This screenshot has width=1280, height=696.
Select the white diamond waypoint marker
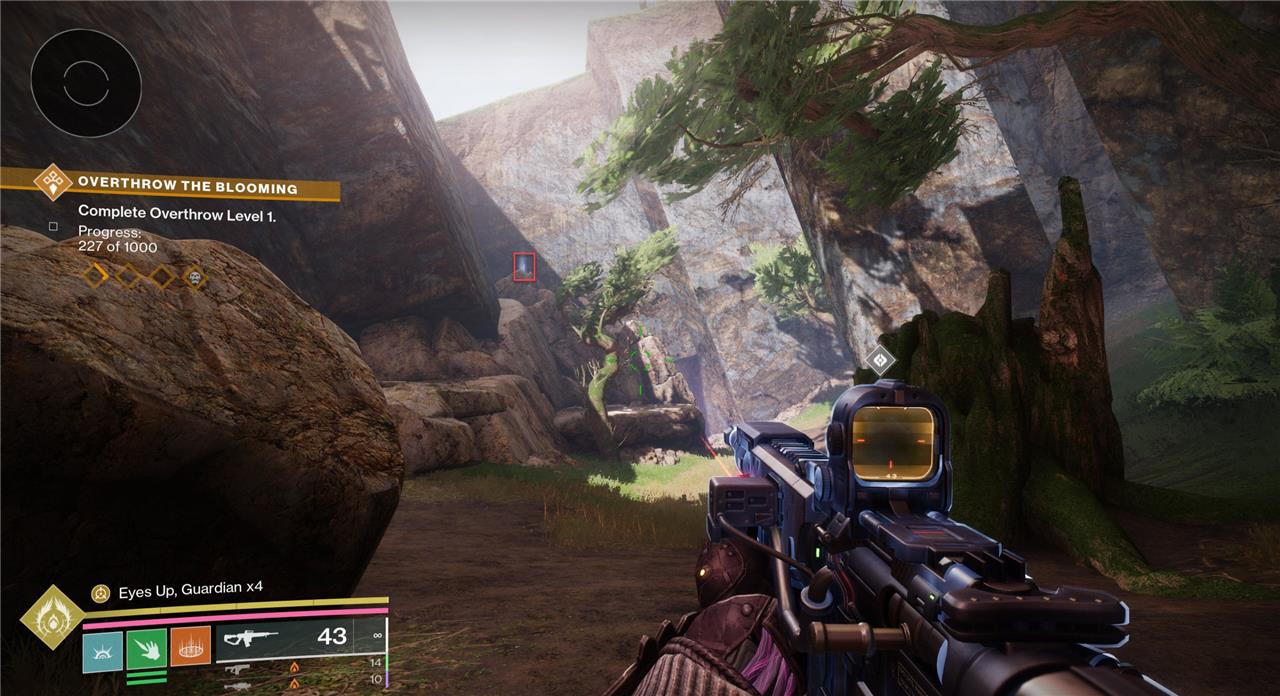tap(880, 360)
